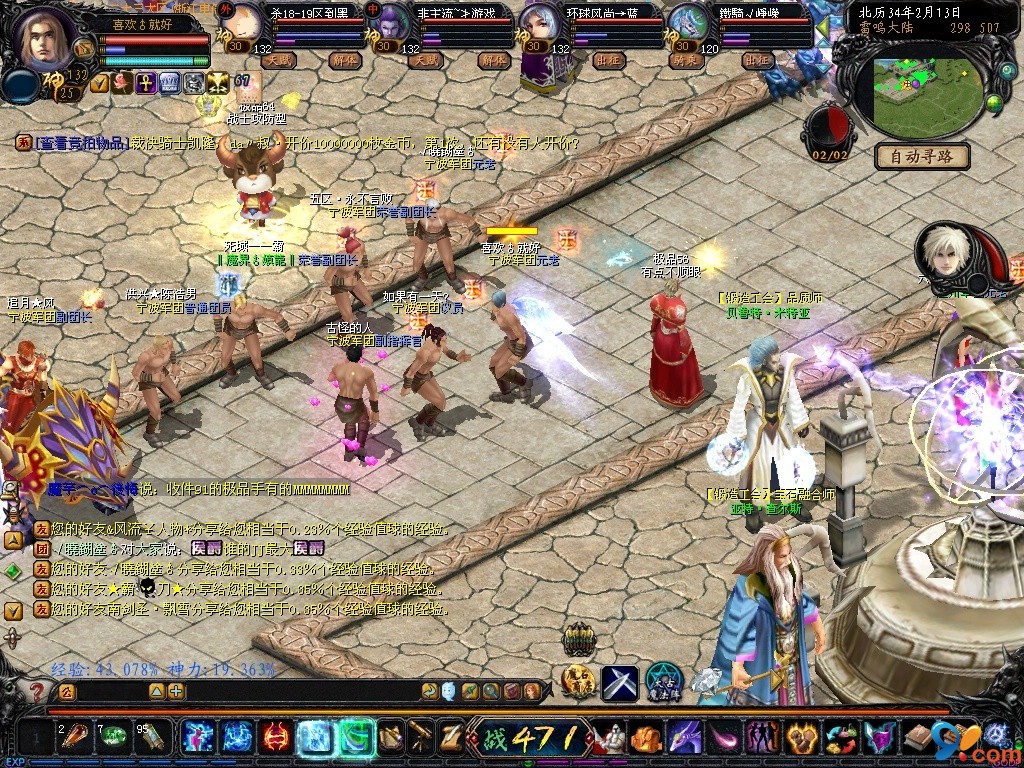Use the red potion stack of 2
Screen dimensions: 1024x768
(73, 738)
